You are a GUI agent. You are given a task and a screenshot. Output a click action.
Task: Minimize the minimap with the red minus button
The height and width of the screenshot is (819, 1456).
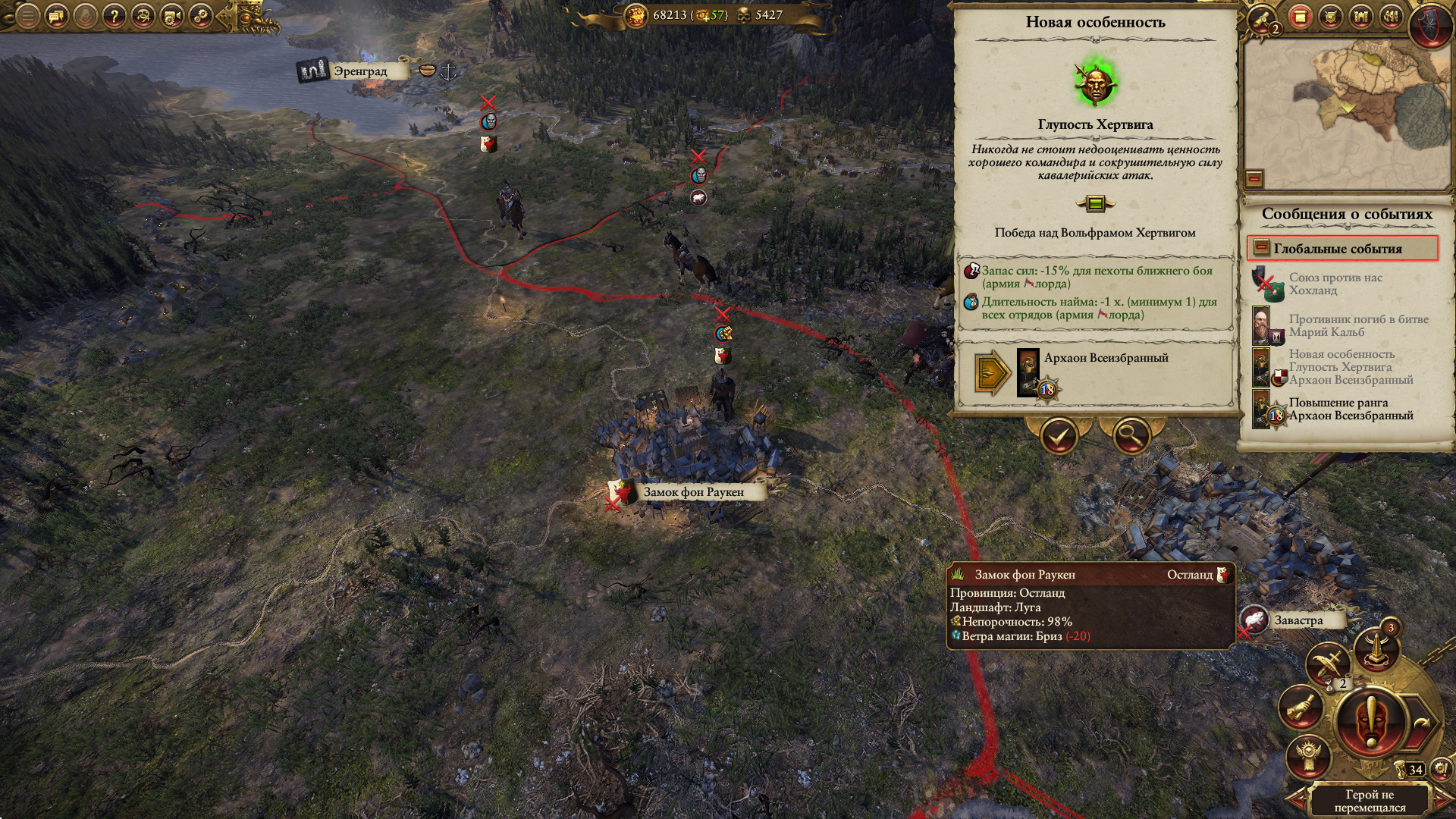click(1254, 178)
